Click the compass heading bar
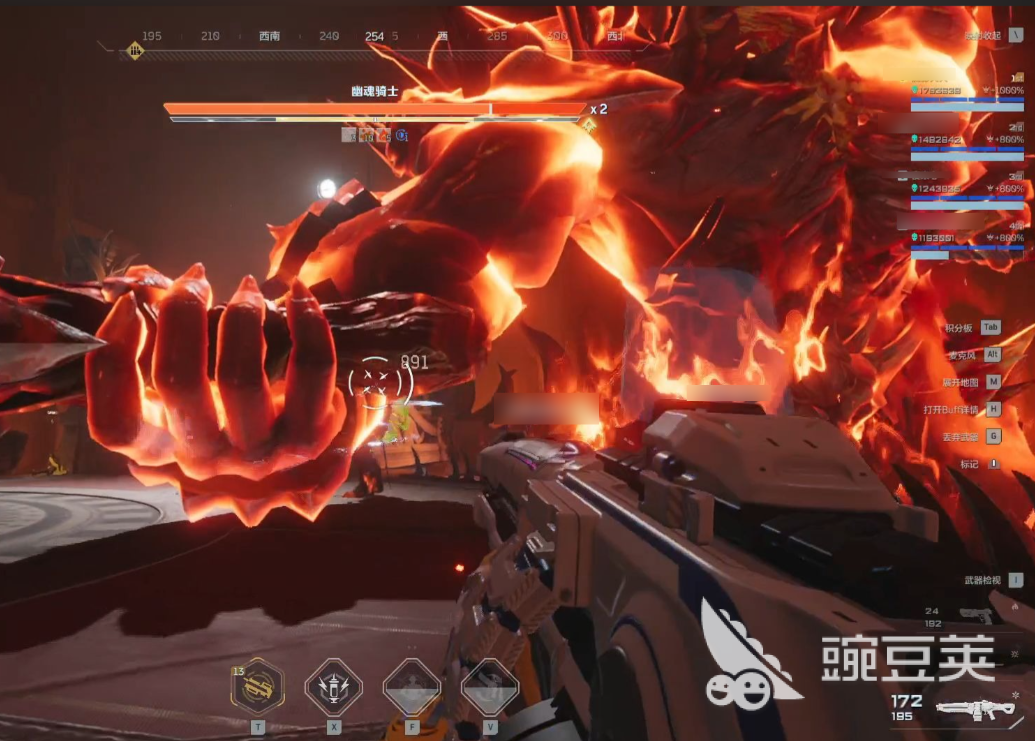The height and width of the screenshot is (741, 1035). (374, 37)
